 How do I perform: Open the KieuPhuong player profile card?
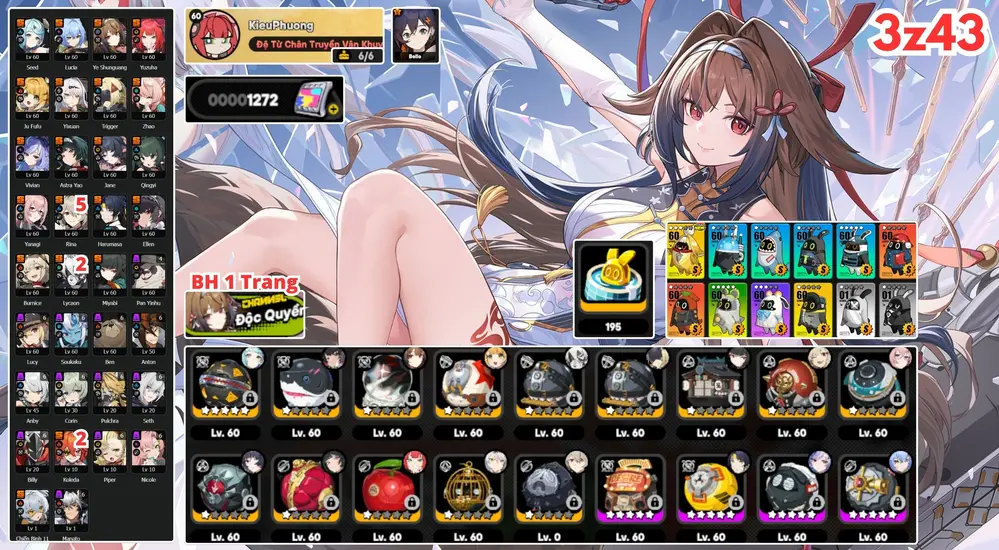tap(284, 36)
